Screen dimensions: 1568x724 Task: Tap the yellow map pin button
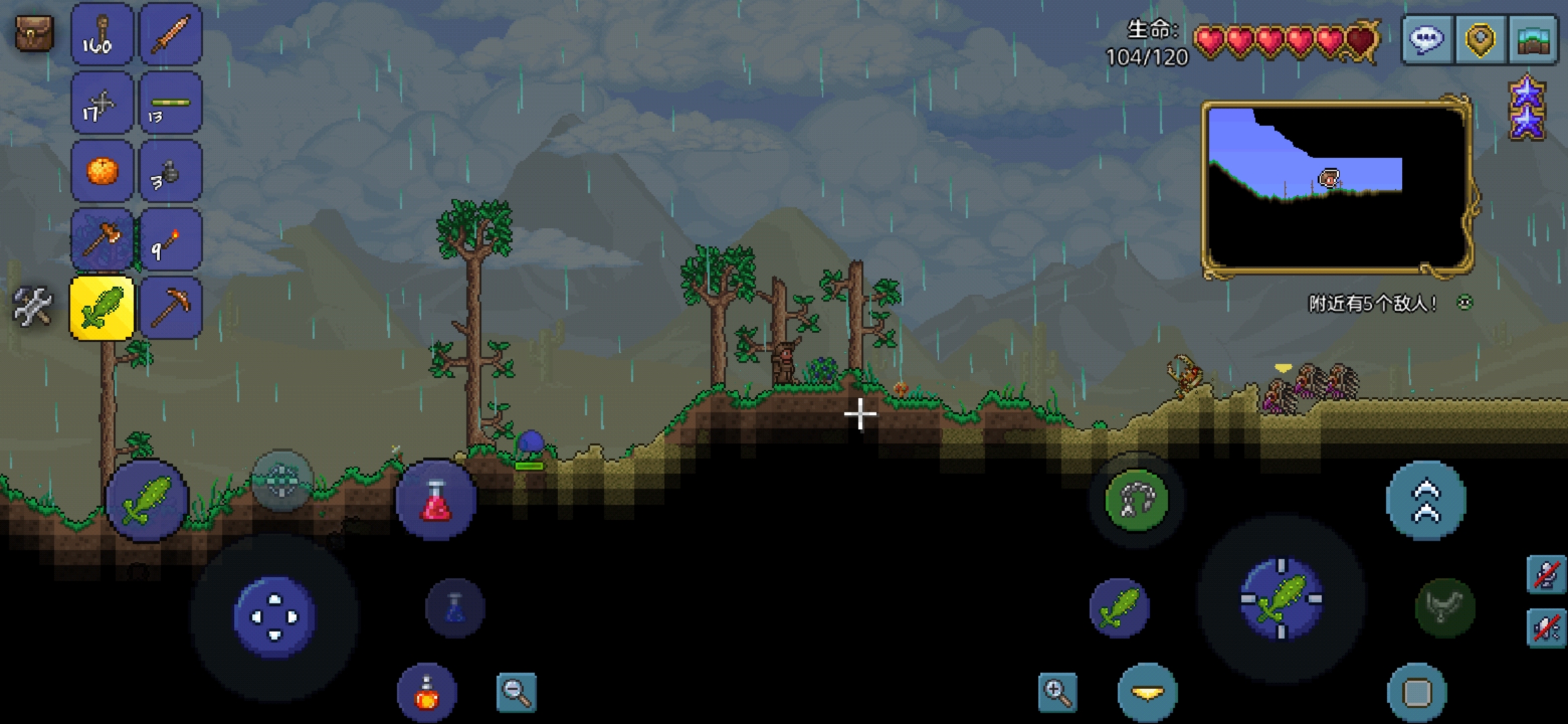pyautogui.click(x=1480, y=40)
